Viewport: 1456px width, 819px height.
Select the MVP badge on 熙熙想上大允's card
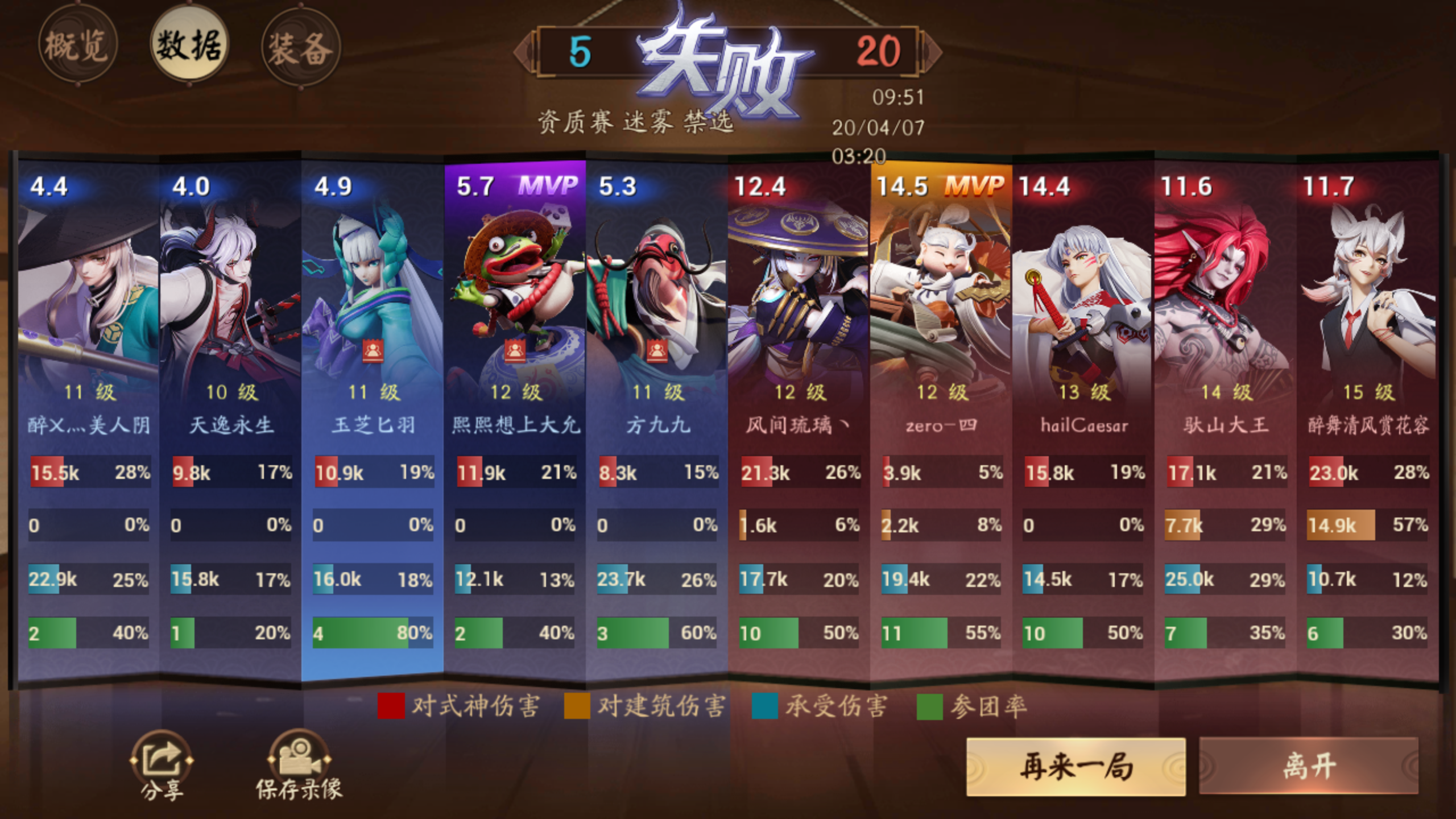click(x=550, y=186)
